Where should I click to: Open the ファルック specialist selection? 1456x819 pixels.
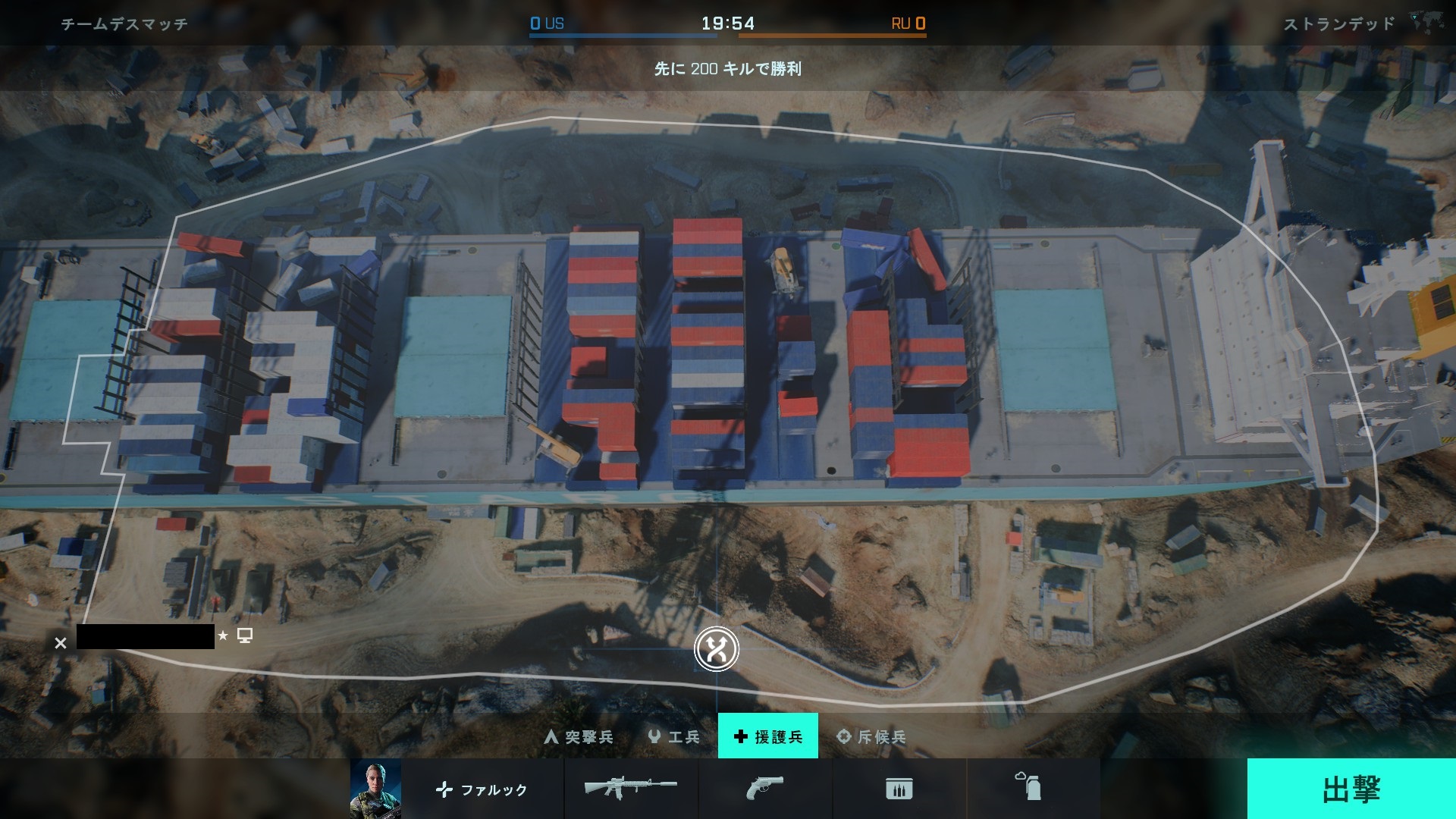coord(482,789)
